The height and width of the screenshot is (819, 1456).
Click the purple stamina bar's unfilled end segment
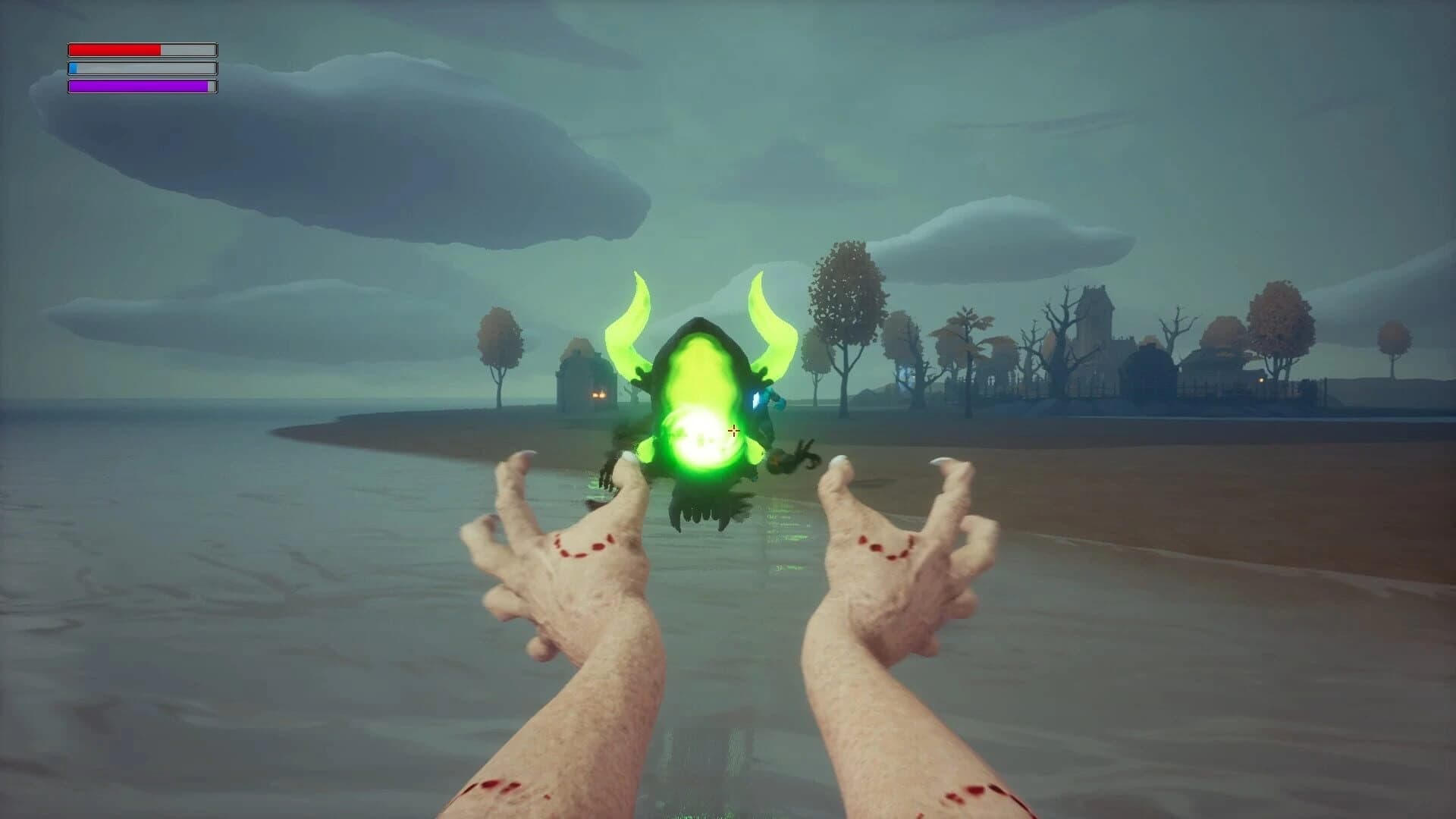click(210, 86)
